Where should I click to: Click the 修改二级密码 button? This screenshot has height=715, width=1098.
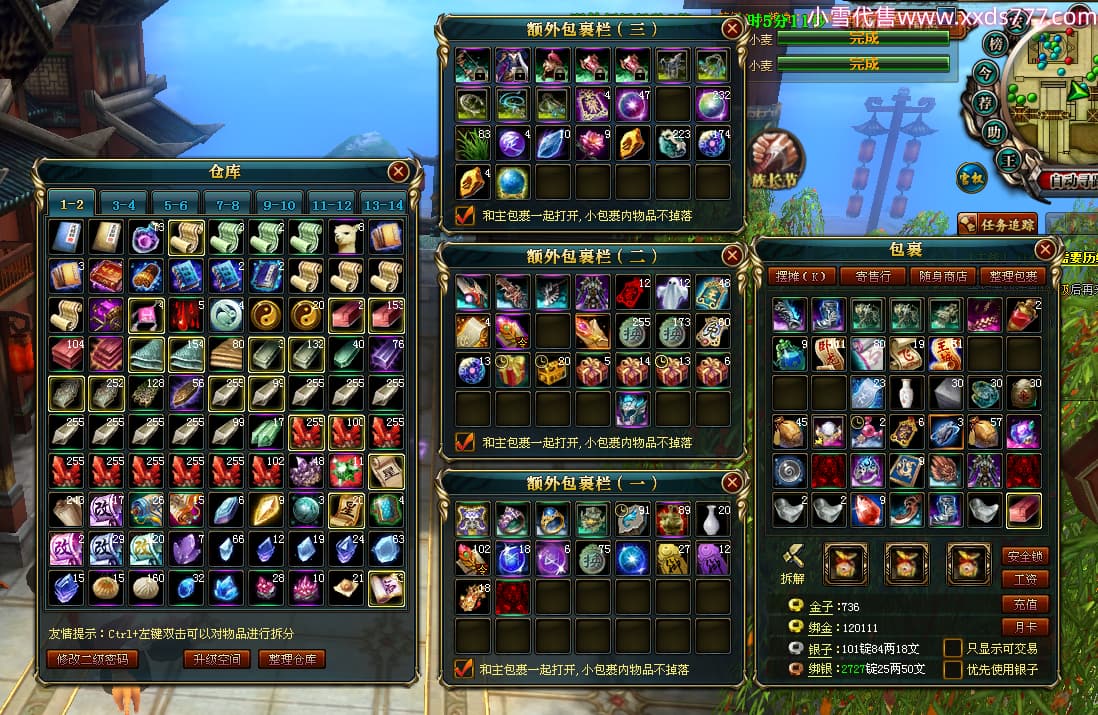coord(92,659)
